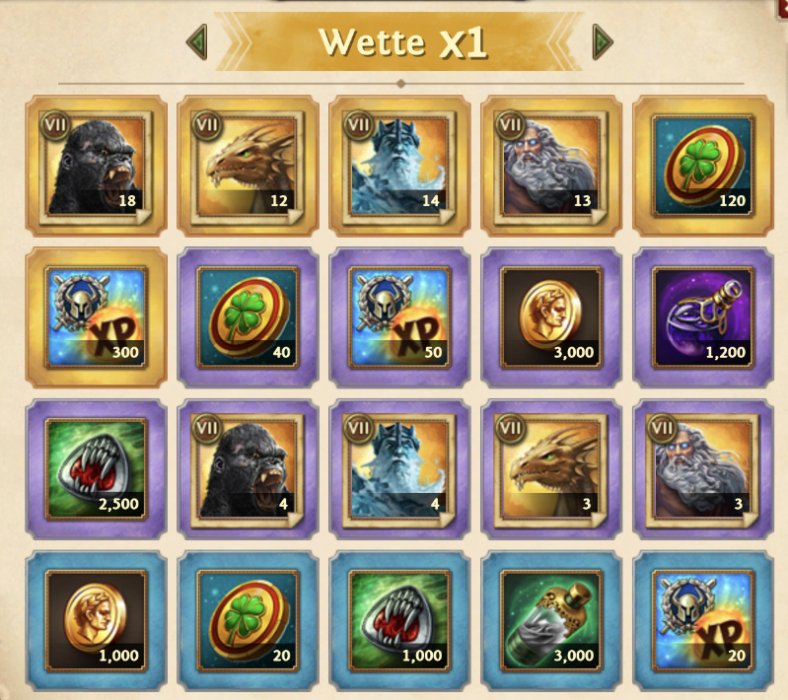Select the green potion bottle reward

pos(552,620)
